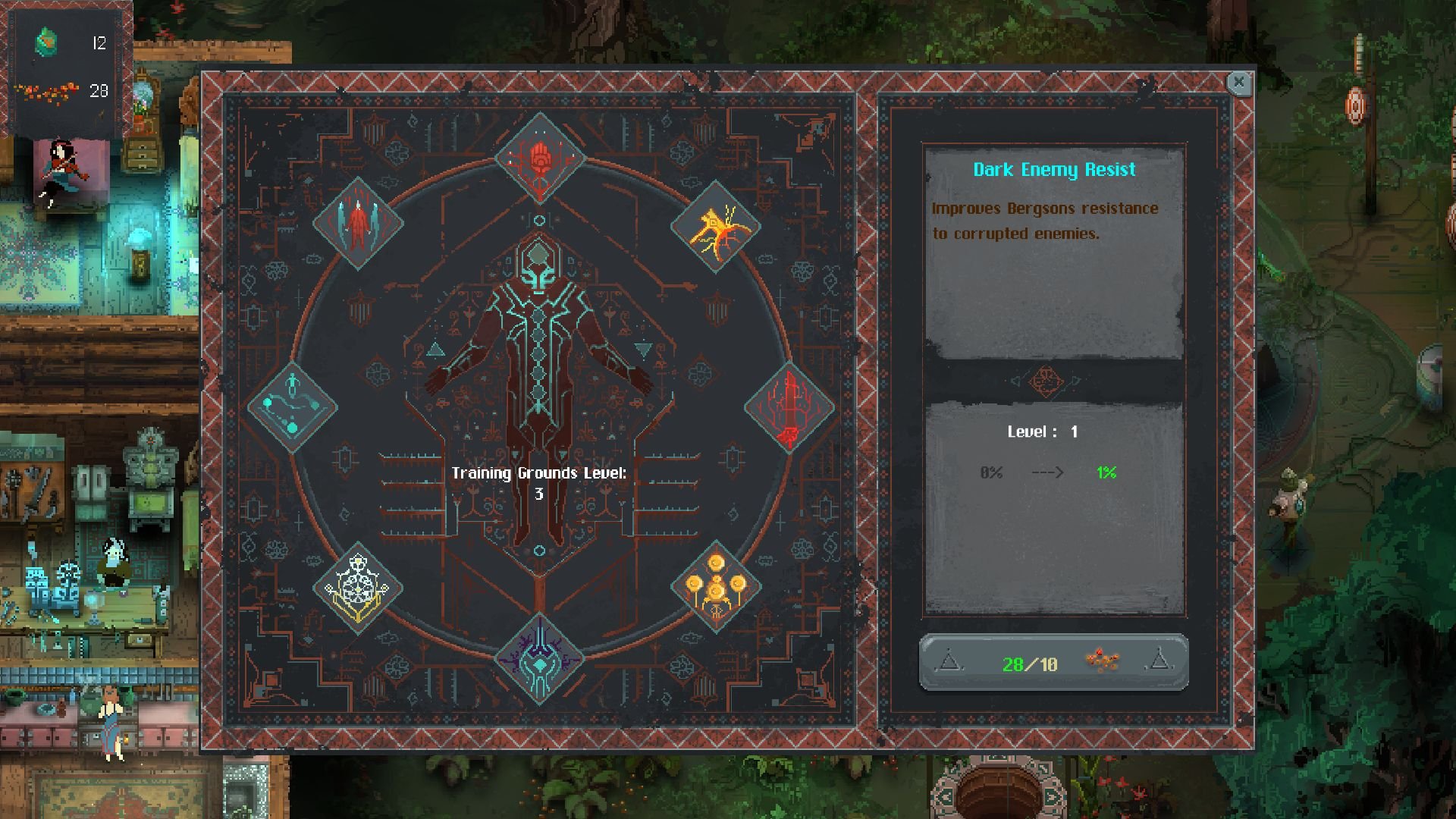Select the purple hand upgrade at the bottom
This screenshot has width=1456, height=819.
tap(540, 658)
